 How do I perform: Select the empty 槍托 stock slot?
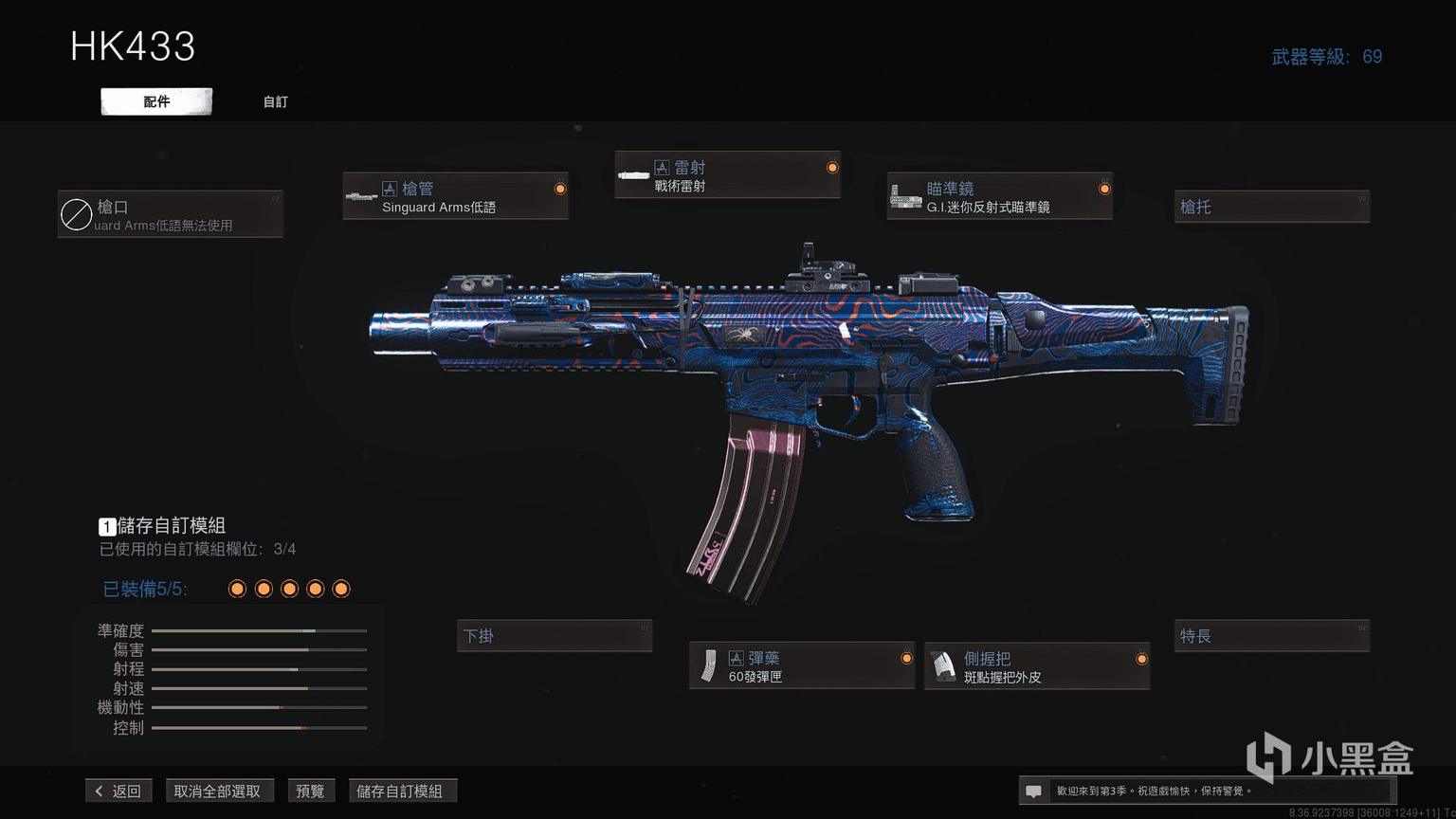(1272, 207)
